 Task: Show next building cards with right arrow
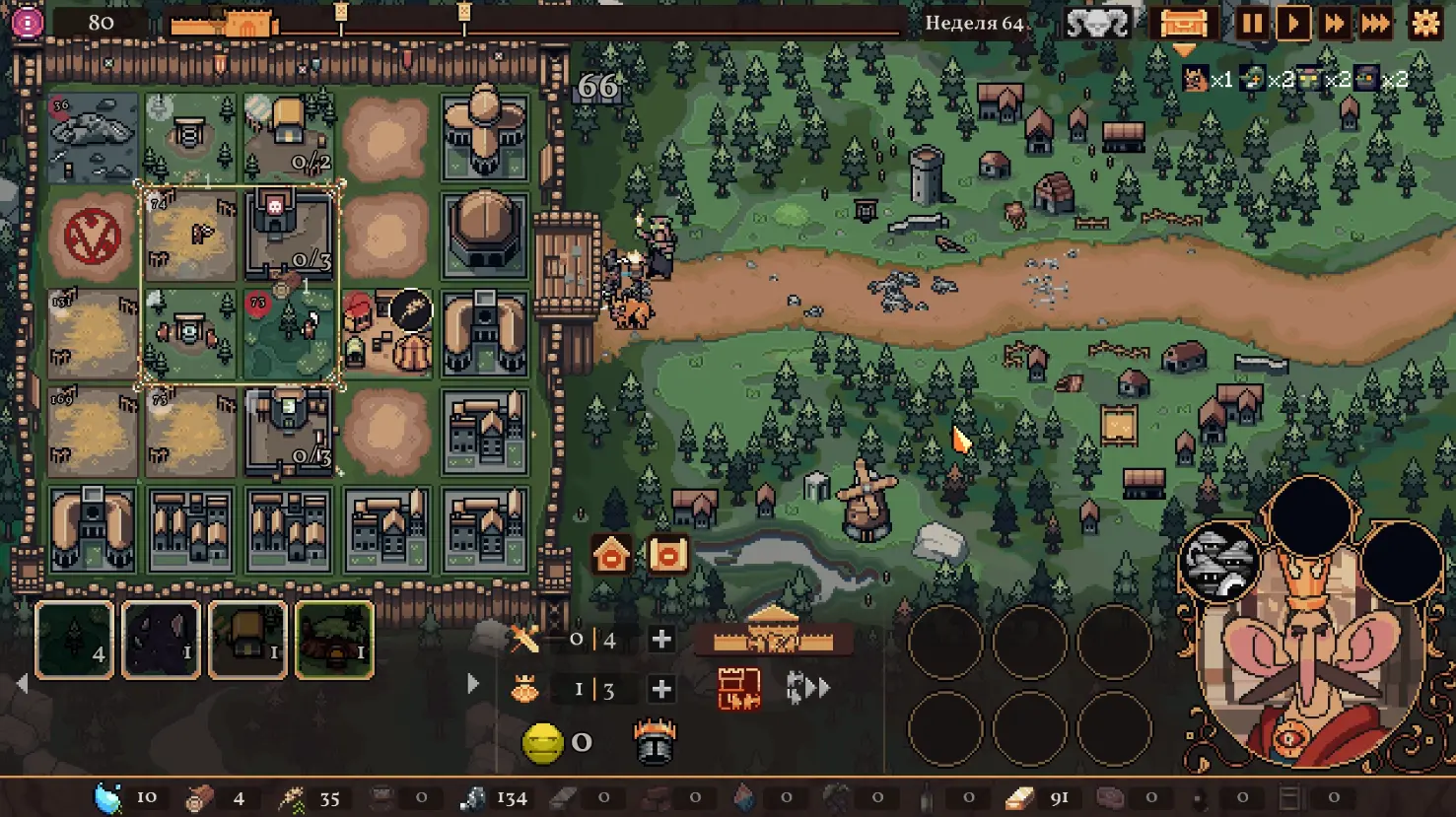pyautogui.click(x=473, y=683)
